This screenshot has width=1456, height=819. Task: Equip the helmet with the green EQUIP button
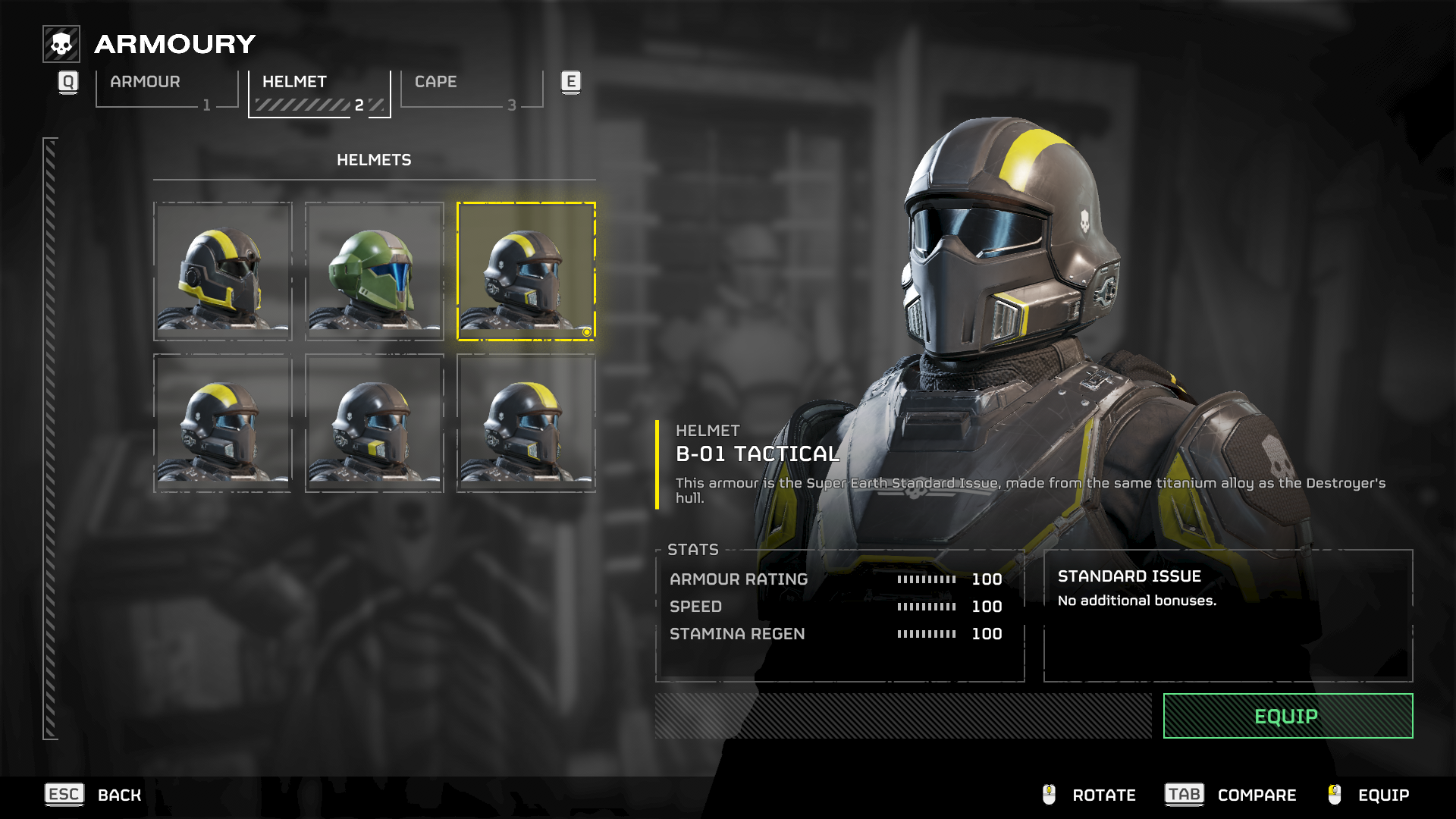(1287, 716)
